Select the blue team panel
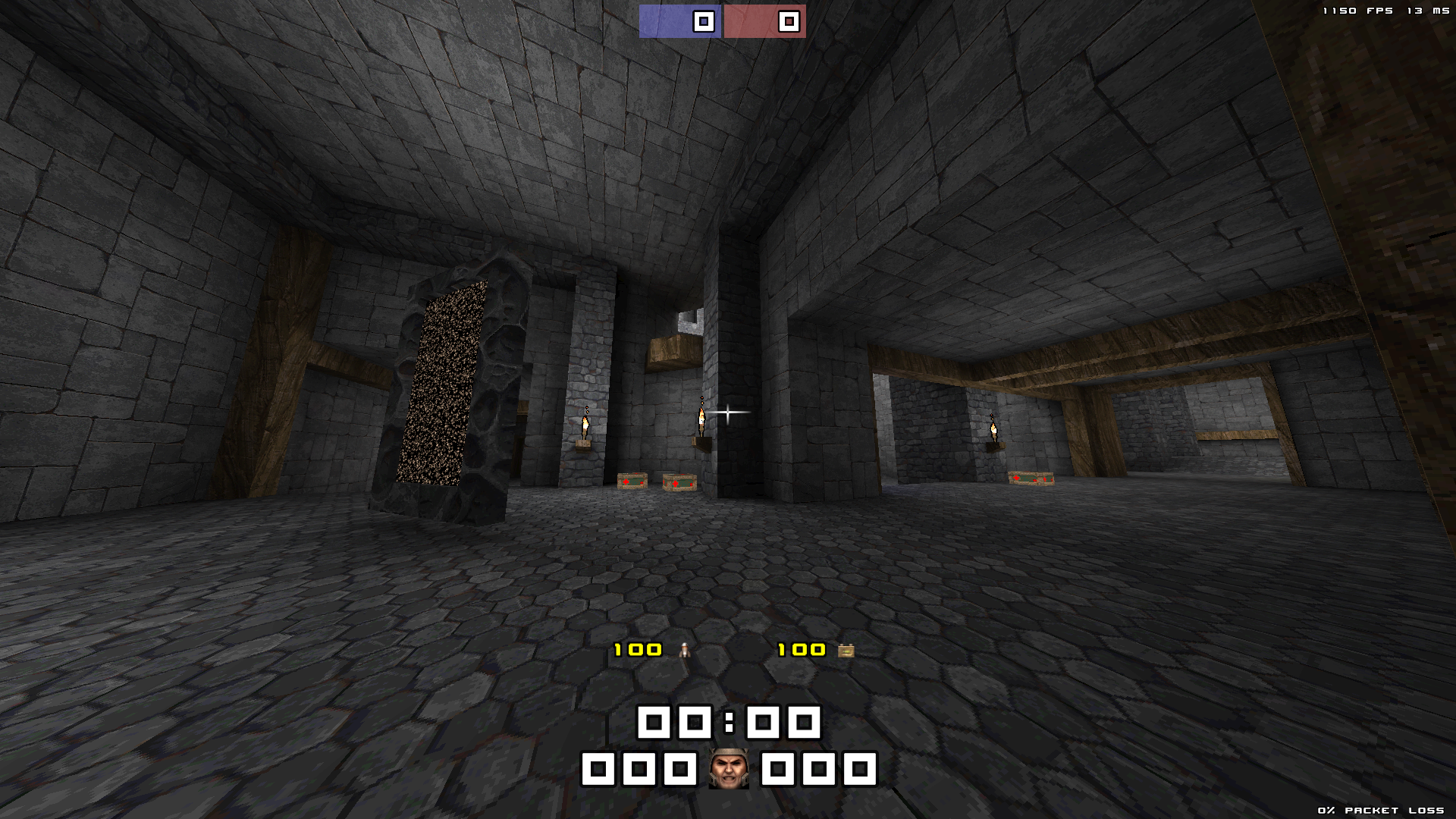Image resolution: width=1456 pixels, height=819 pixels. (679, 21)
